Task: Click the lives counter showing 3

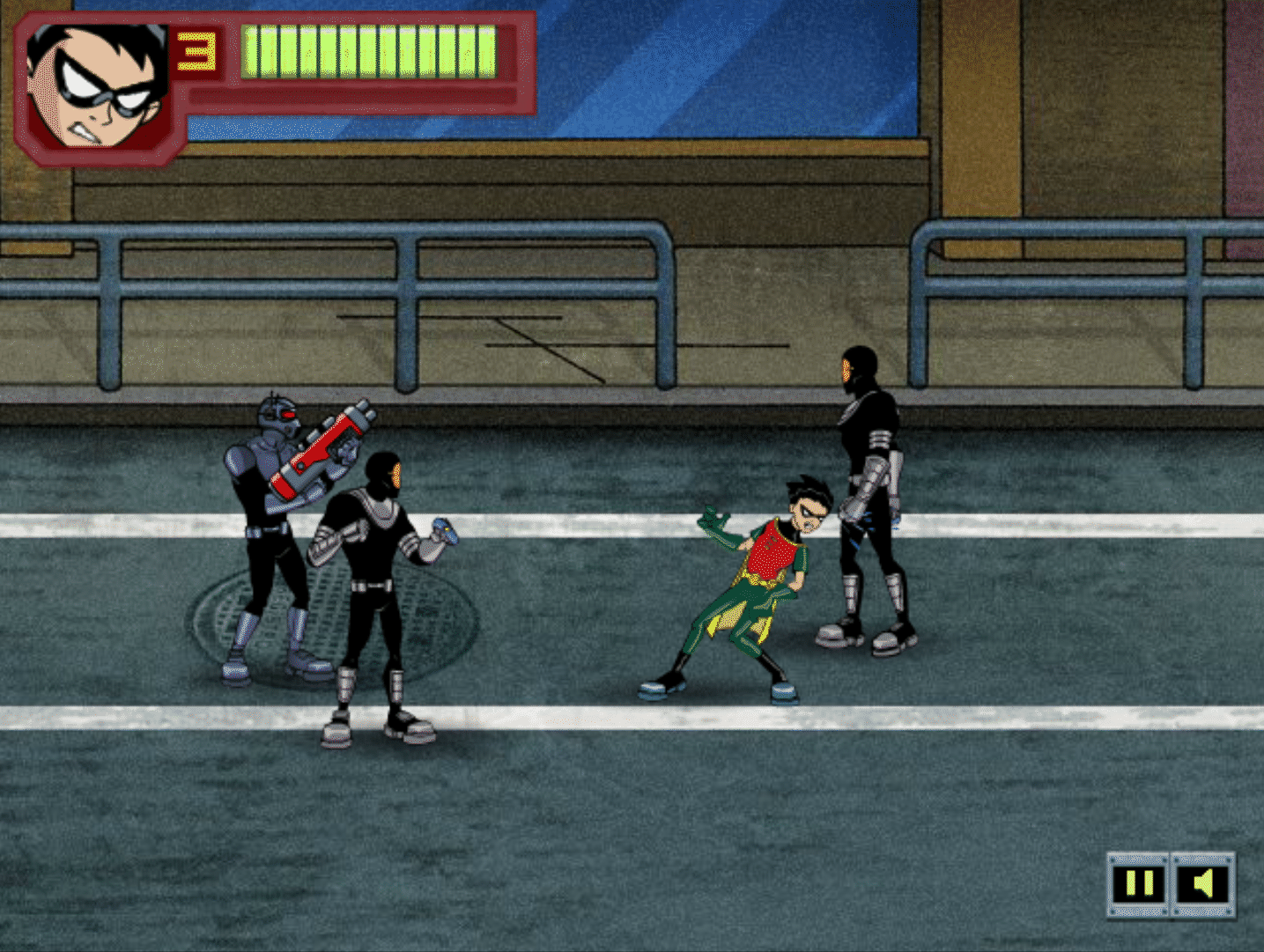Action: [x=196, y=51]
